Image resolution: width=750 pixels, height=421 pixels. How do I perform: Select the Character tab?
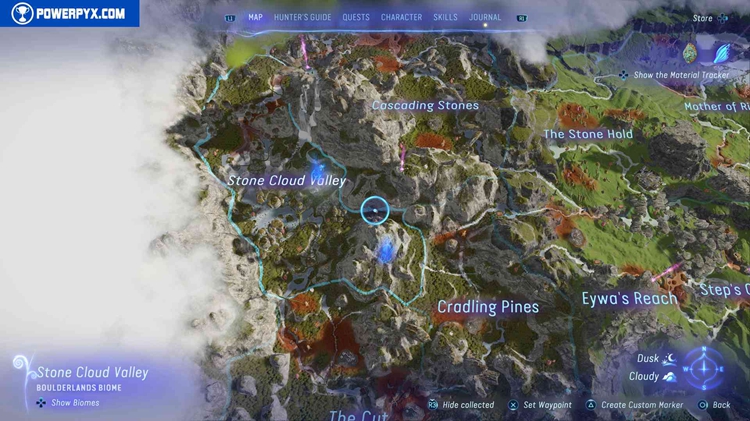coord(401,17)
